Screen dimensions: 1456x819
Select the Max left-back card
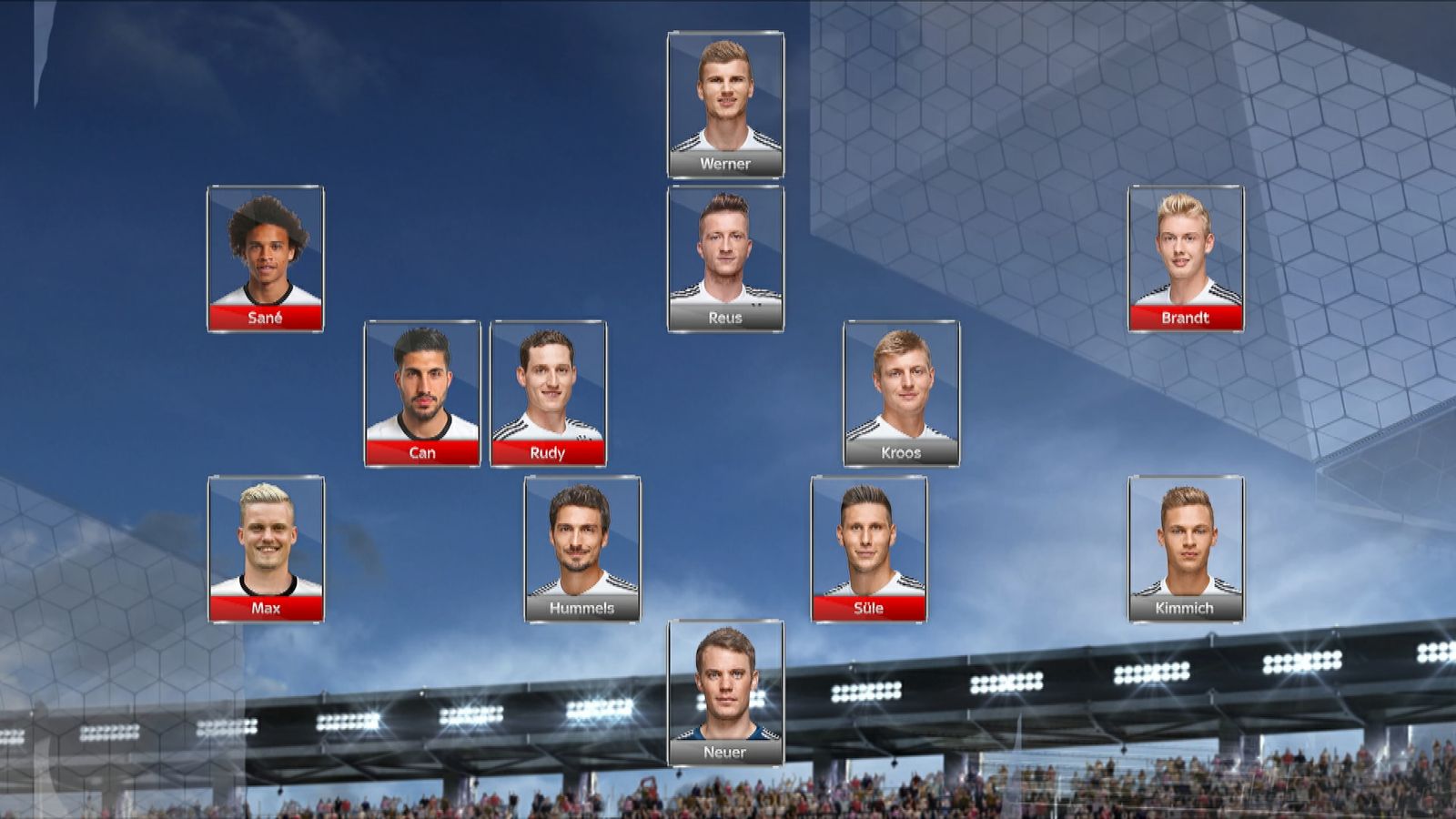pos(266,549)
